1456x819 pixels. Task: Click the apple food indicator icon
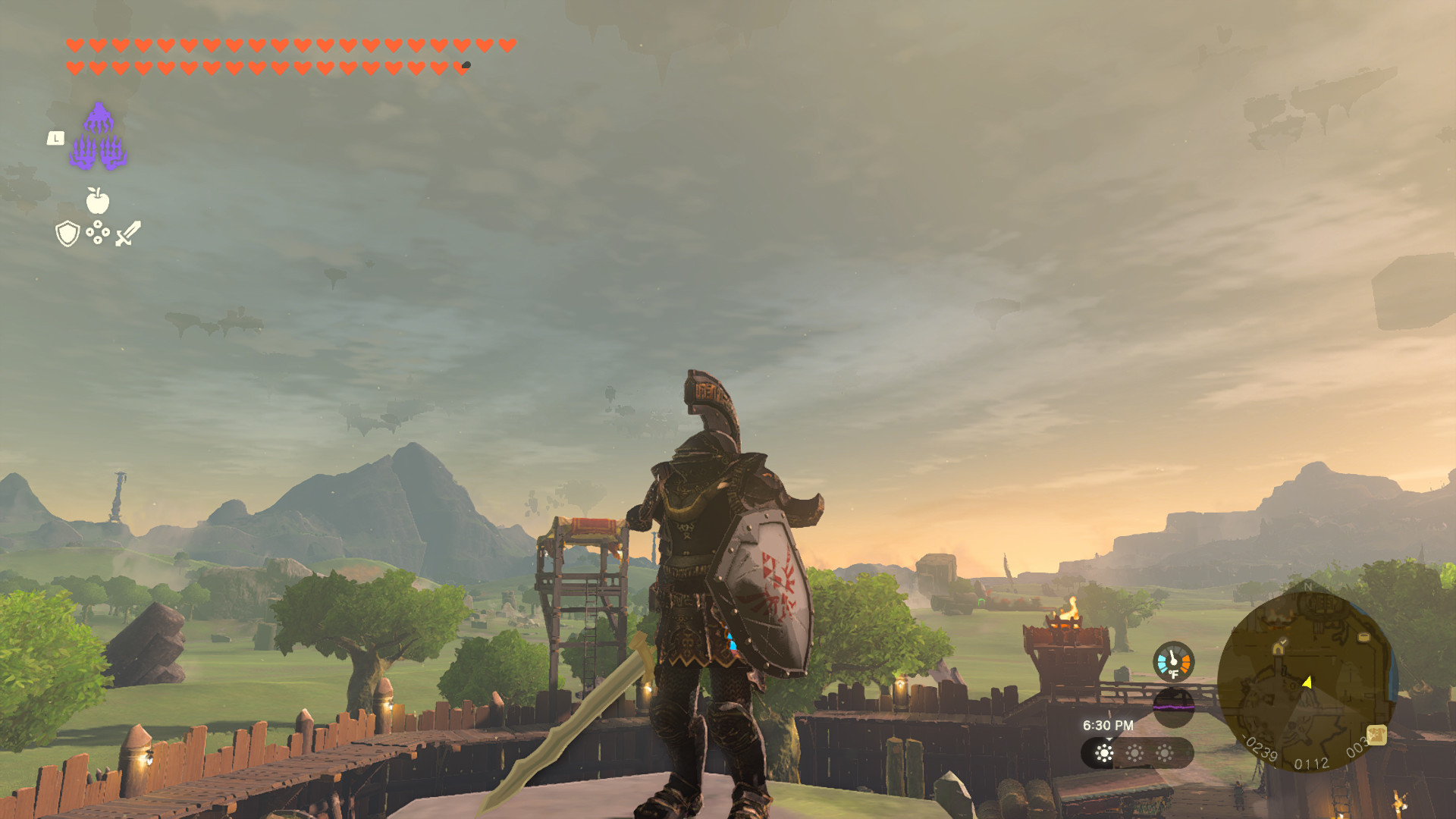click(97, 200)
